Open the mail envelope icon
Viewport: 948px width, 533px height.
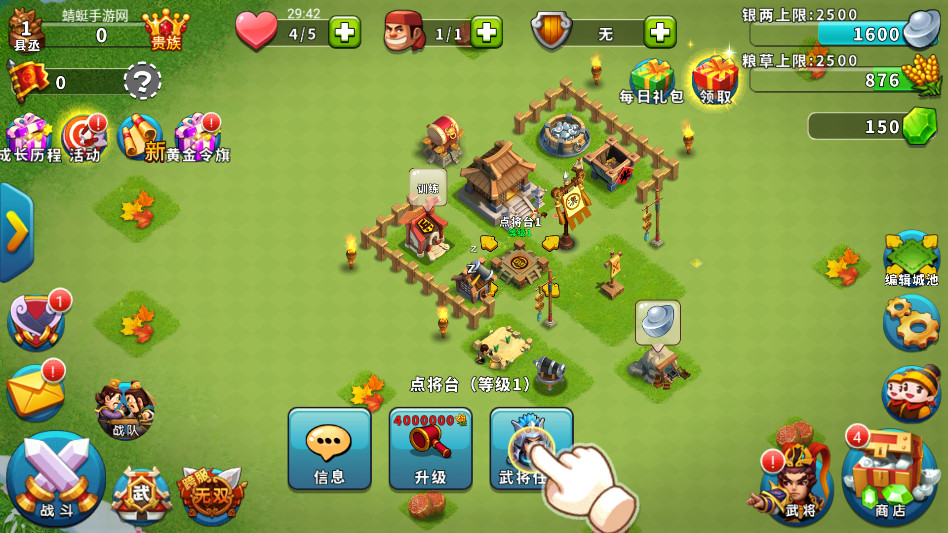pos(35,390)
